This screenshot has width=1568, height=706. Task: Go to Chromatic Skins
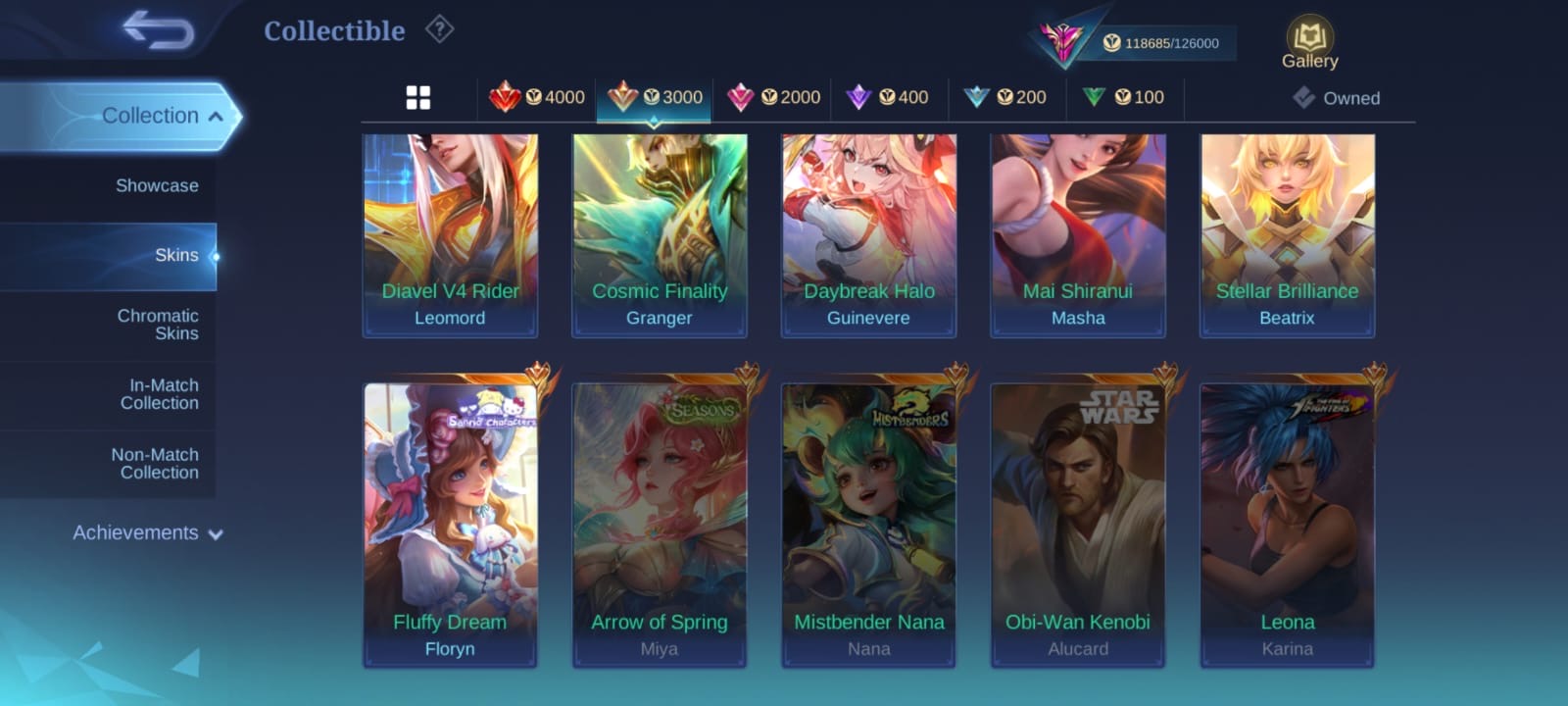tap(157, 325)
